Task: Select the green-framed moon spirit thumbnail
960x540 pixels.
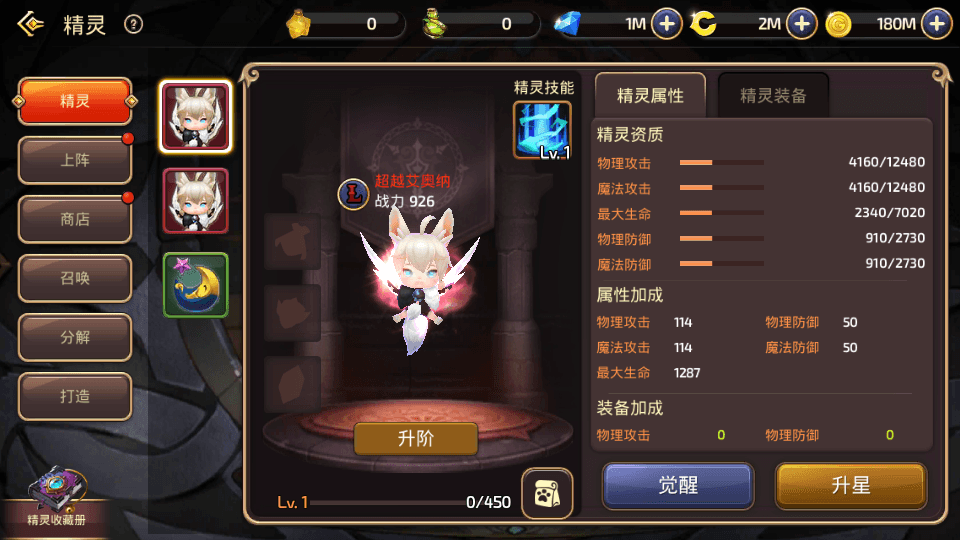Action: point(196,285)
